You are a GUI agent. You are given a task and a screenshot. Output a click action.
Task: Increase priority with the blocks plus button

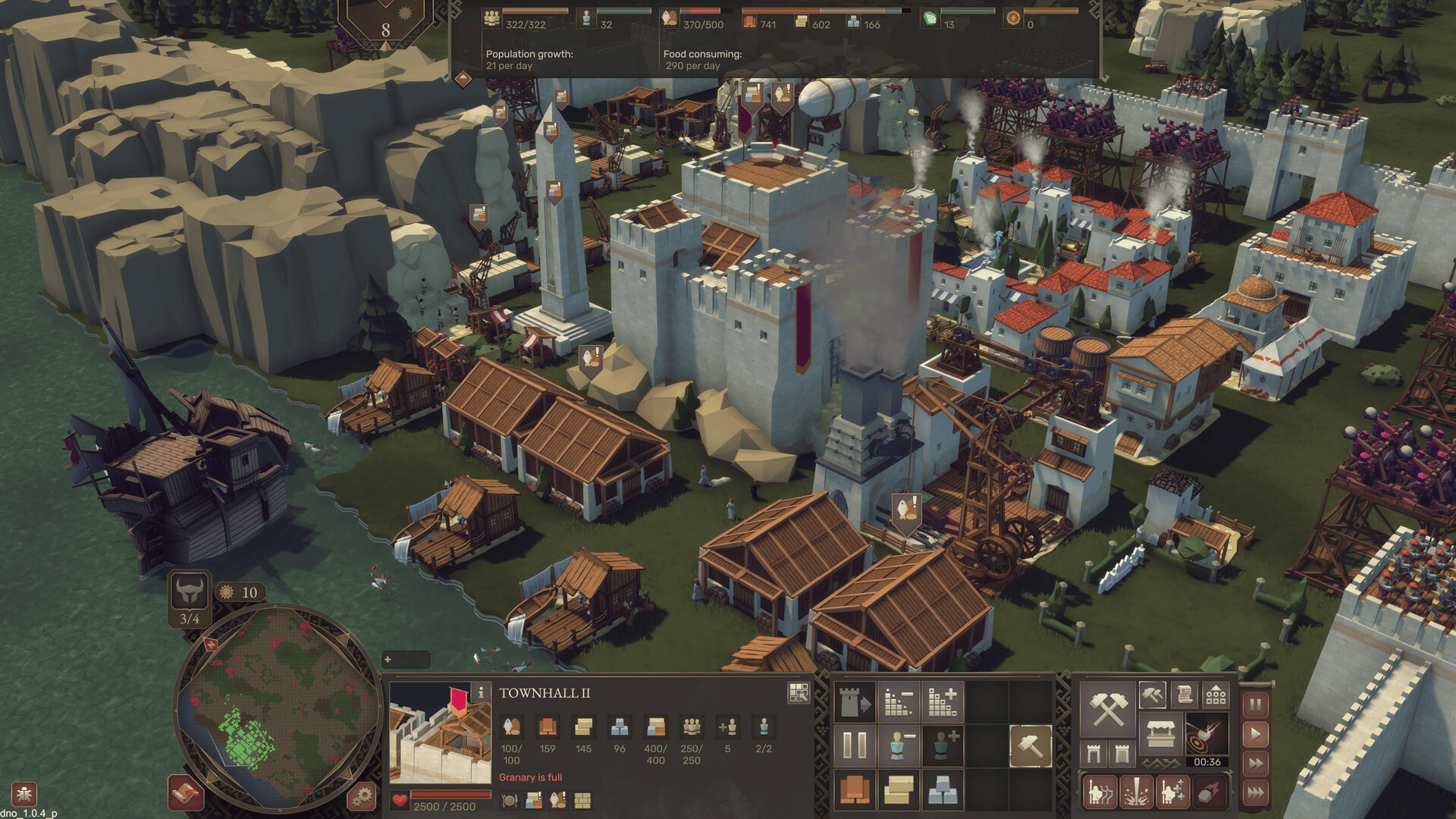(x=942, y=703)
